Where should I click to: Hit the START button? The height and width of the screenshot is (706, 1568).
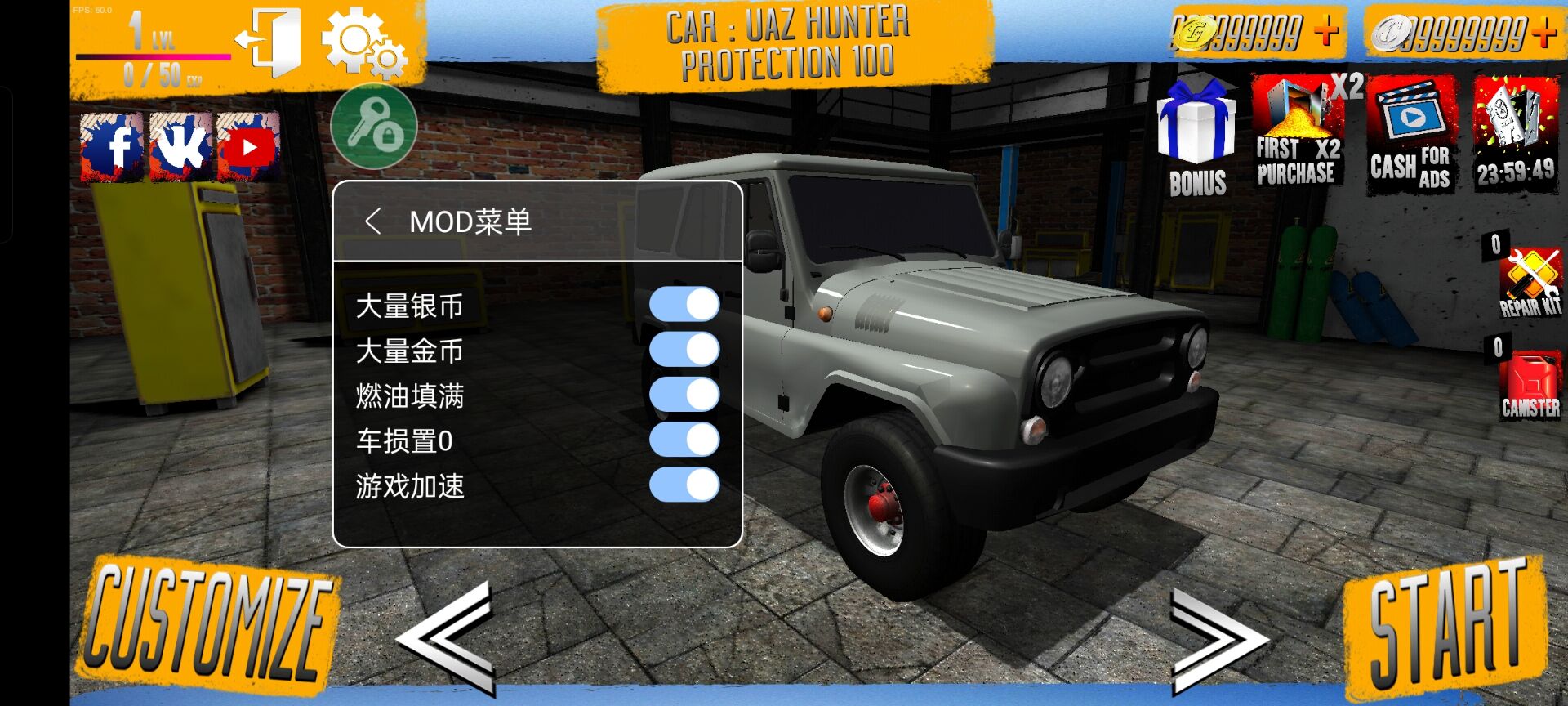click(1445, 625)
